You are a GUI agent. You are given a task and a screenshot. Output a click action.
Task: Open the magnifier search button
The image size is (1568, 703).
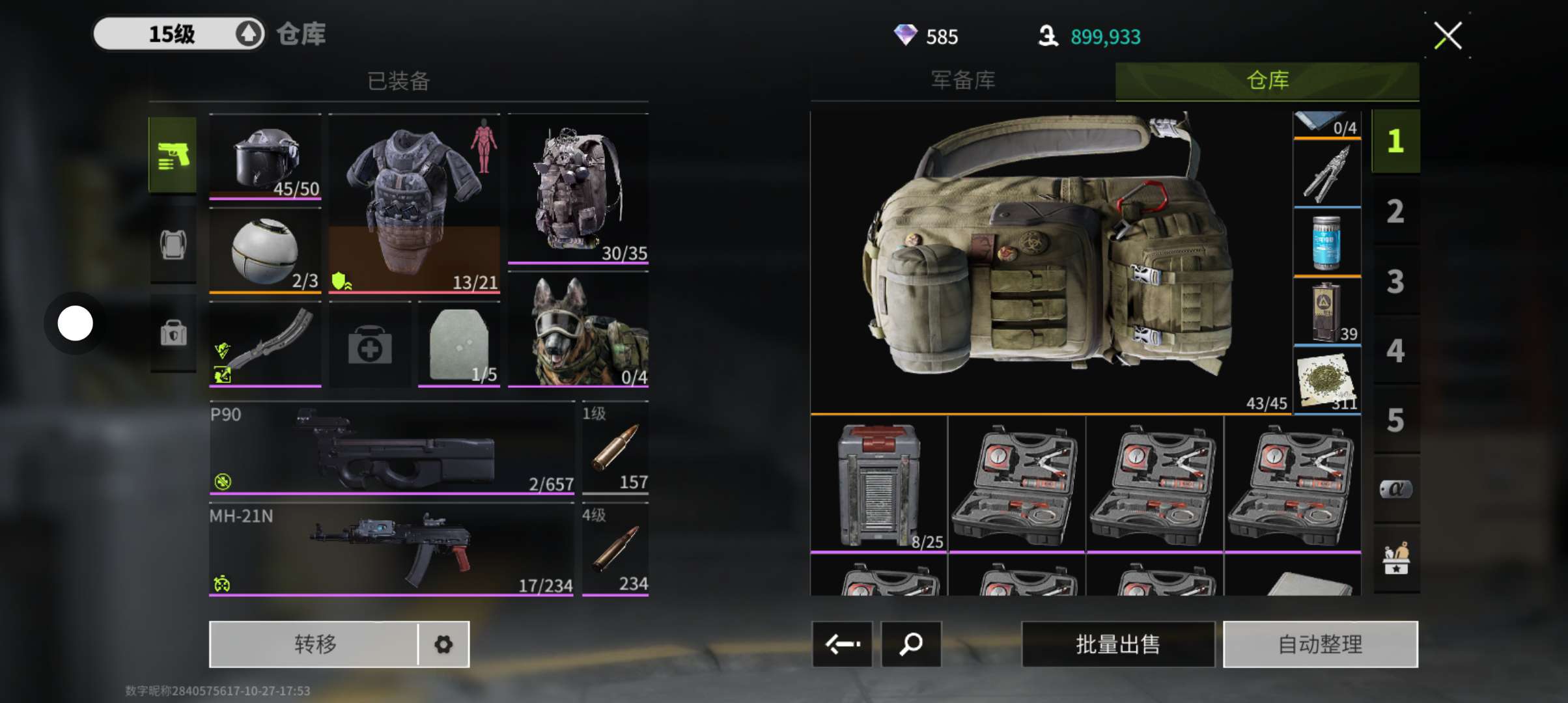[x=910, y=644]
